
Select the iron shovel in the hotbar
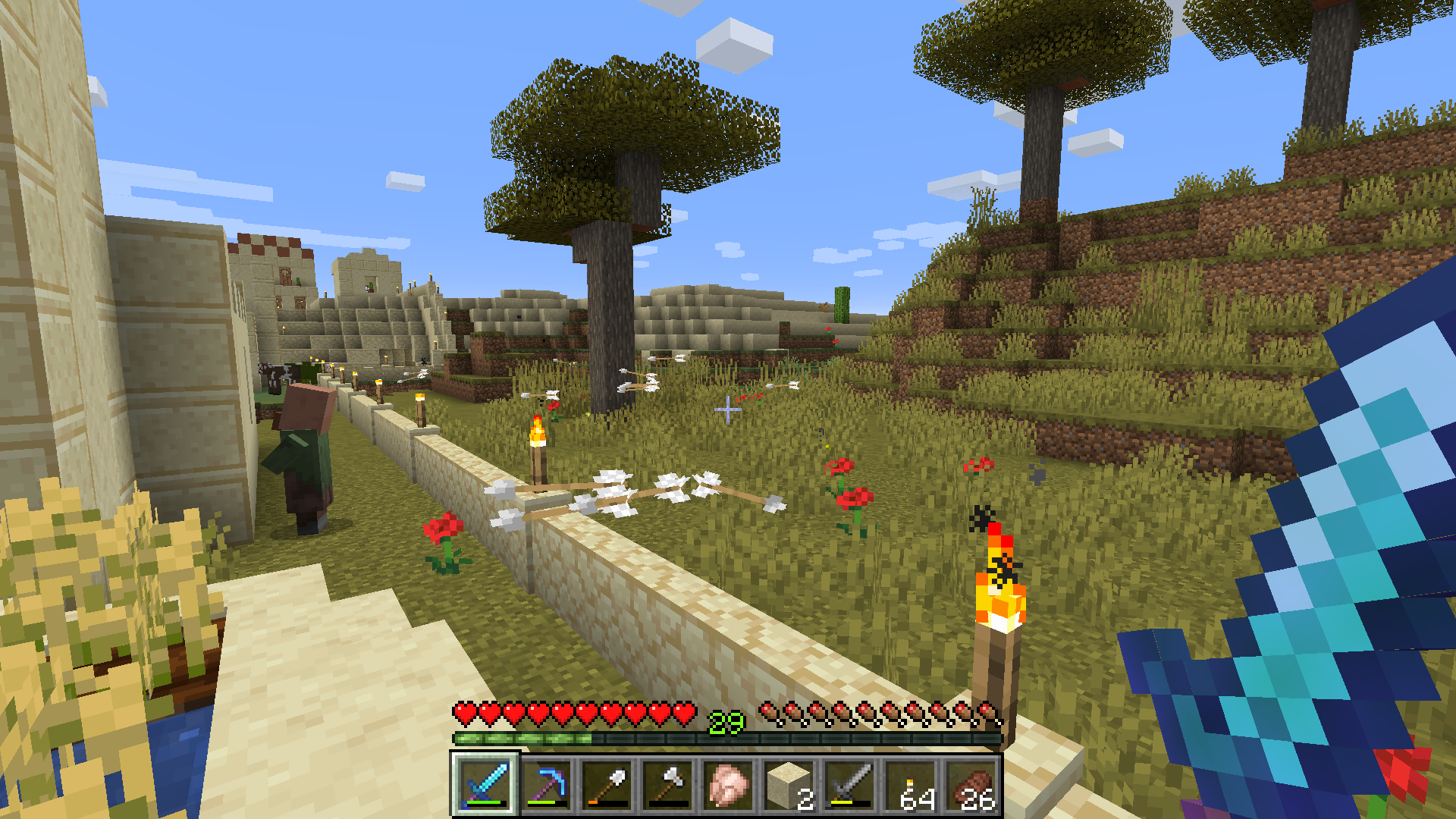[607, 785]
